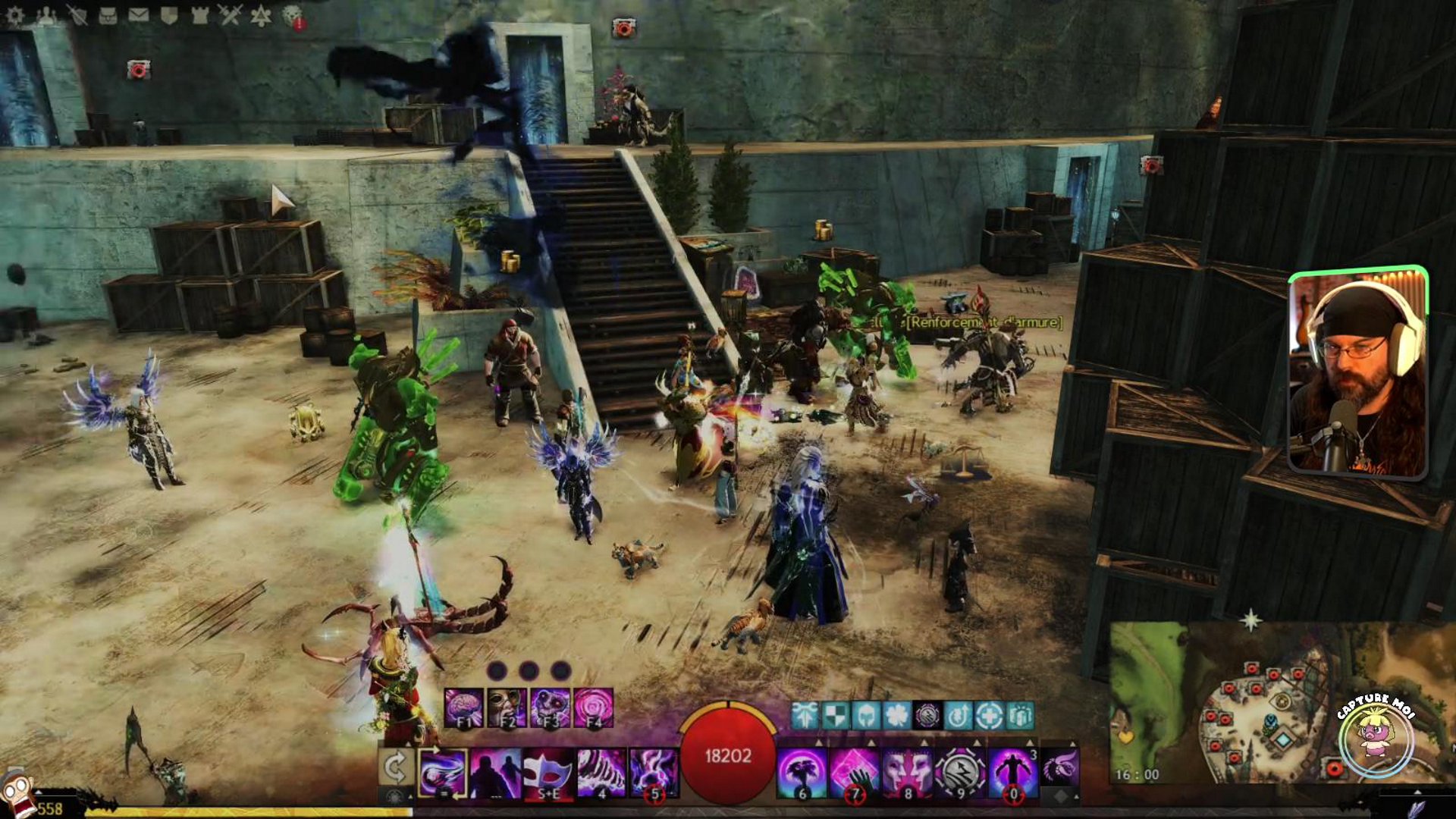Open the castle tower WvW panel
The height and width of the screenshot is (819, 1456).
pyautogui.click(x=199, y=14)
